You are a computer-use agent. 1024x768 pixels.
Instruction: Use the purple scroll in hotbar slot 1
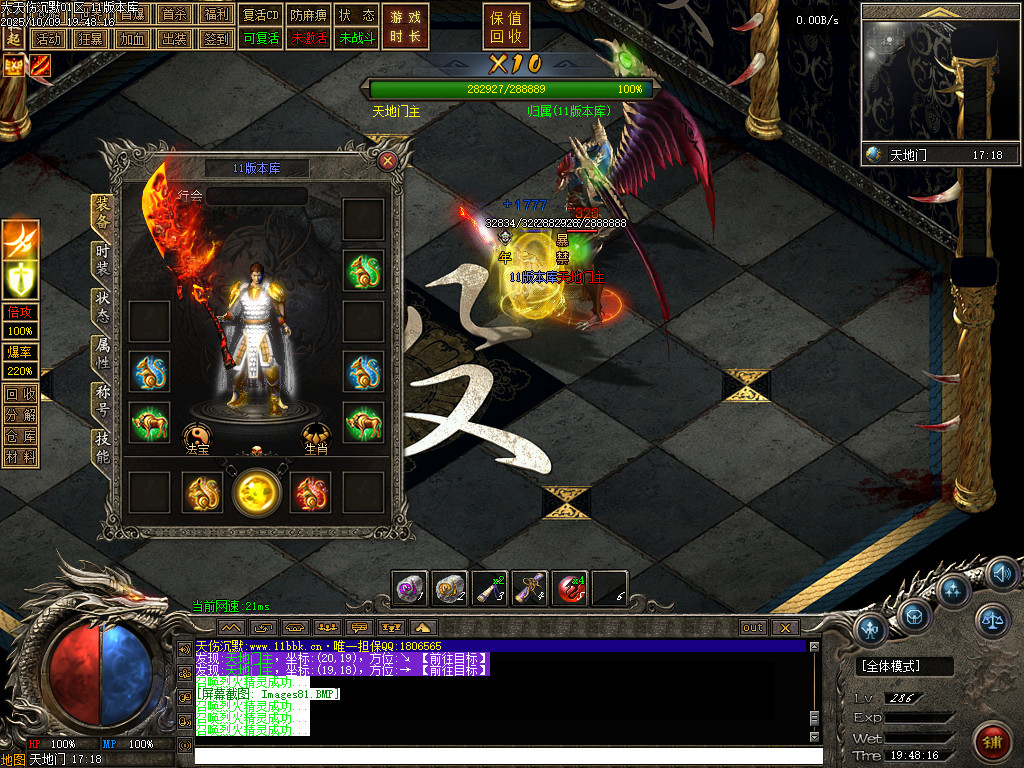point(410,588)
